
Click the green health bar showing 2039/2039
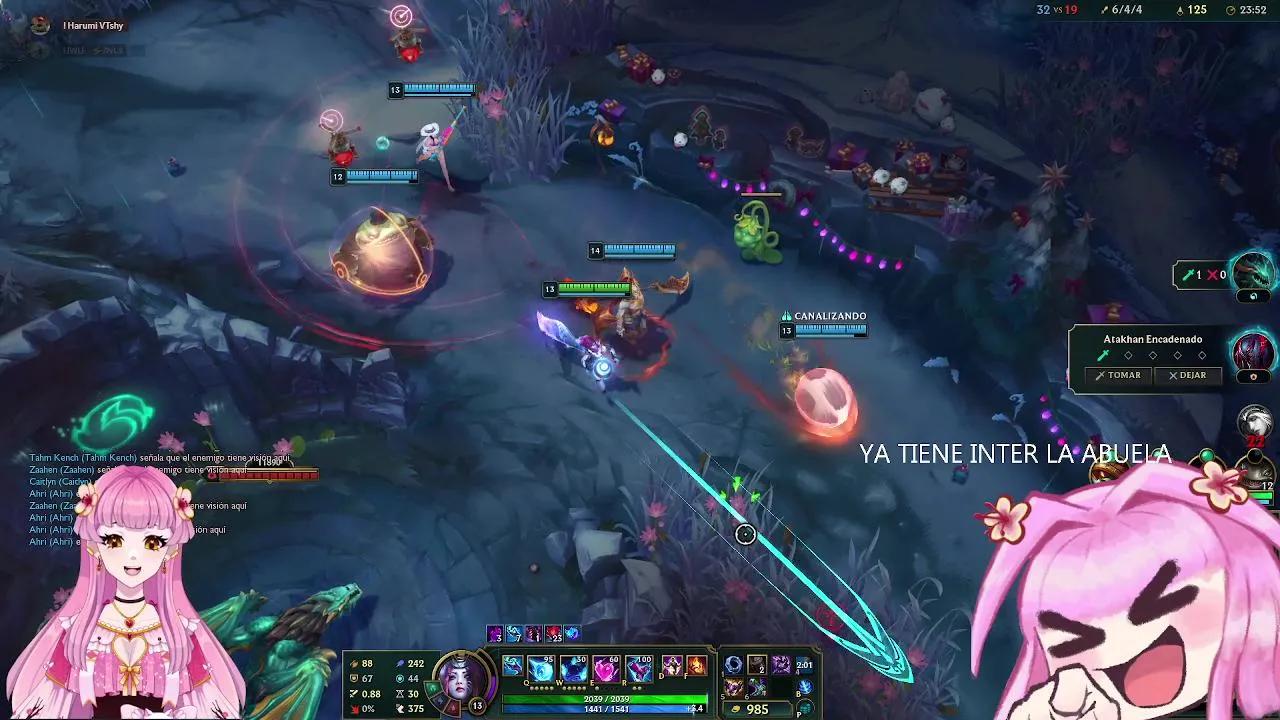point(606,698)
